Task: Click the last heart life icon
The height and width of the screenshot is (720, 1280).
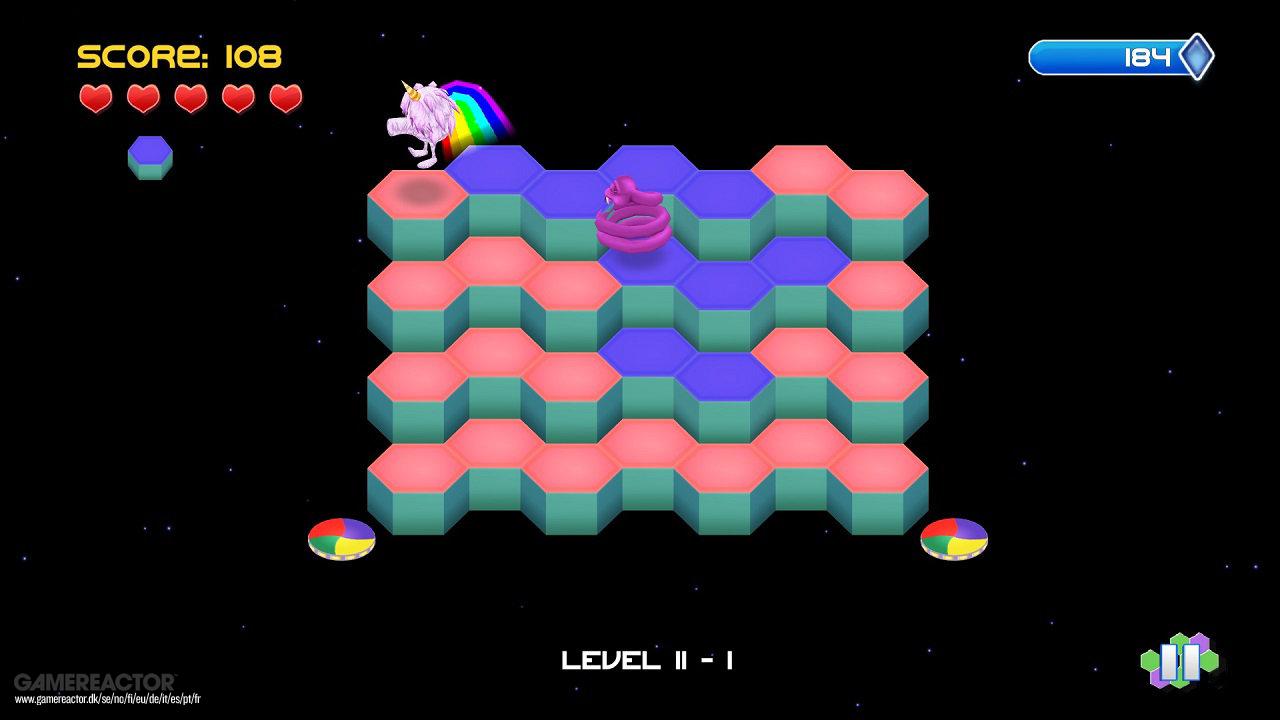Action: 287,98
